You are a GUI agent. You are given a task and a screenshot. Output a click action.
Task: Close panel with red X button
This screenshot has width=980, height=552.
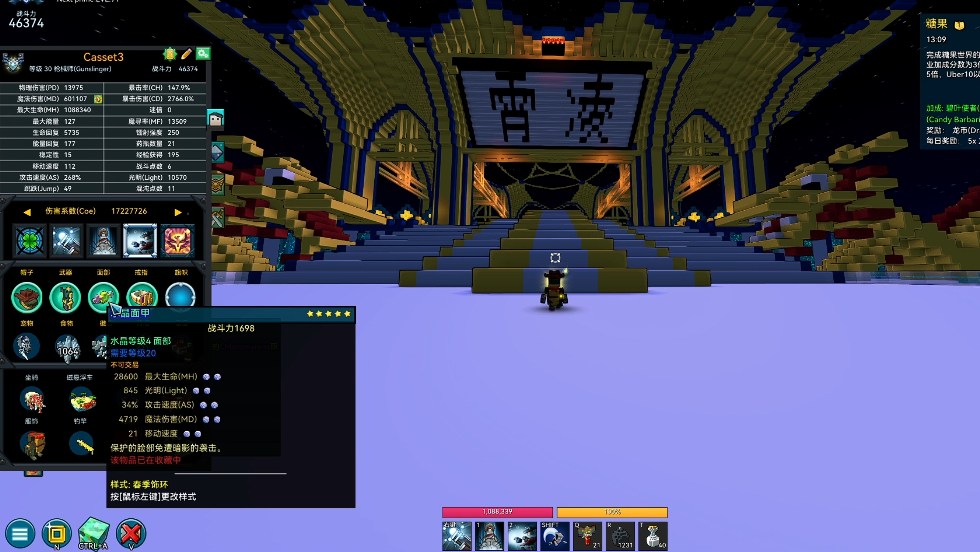coord(130,533)
